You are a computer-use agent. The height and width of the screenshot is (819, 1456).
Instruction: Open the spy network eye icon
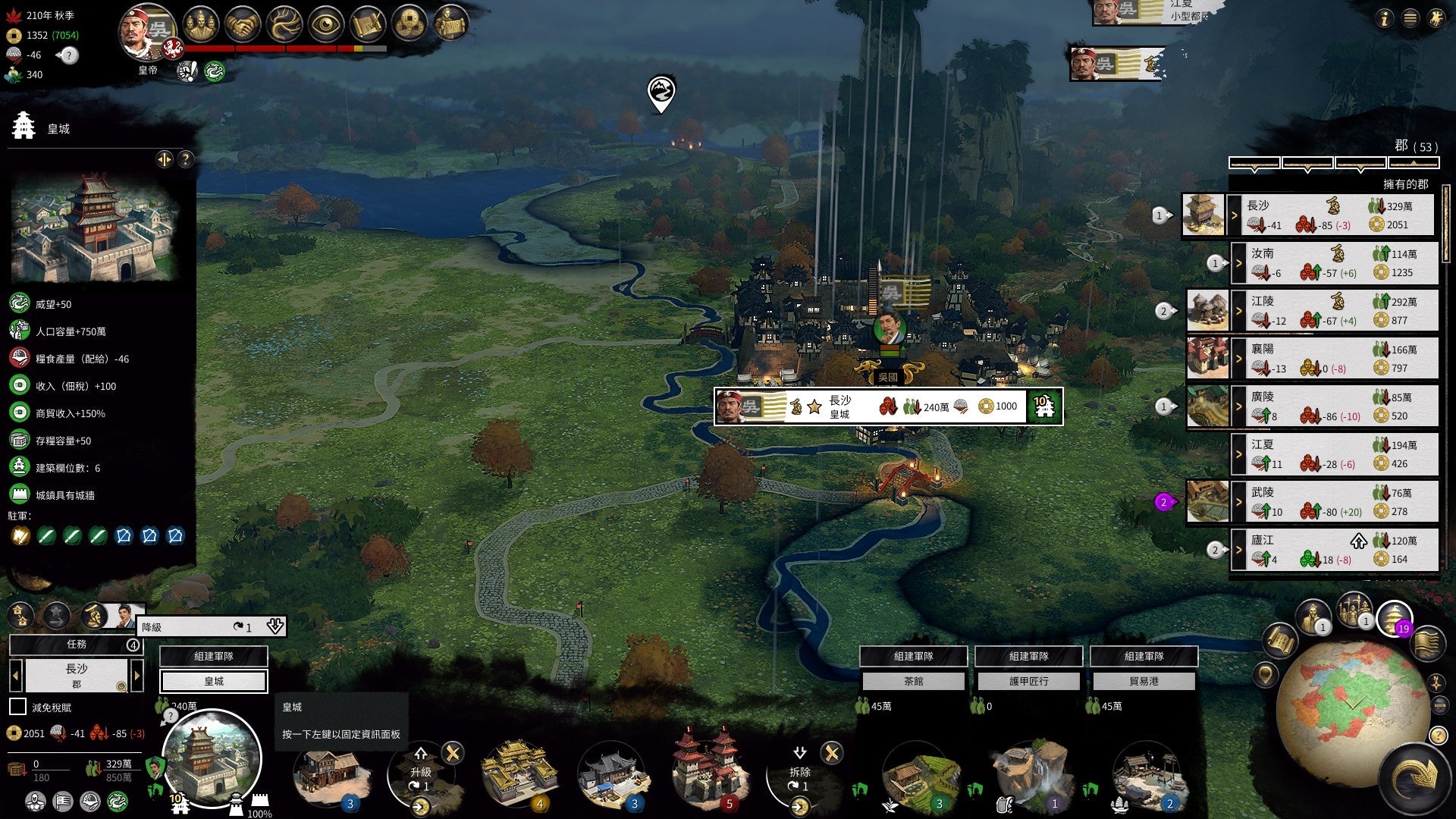point(326,25)
